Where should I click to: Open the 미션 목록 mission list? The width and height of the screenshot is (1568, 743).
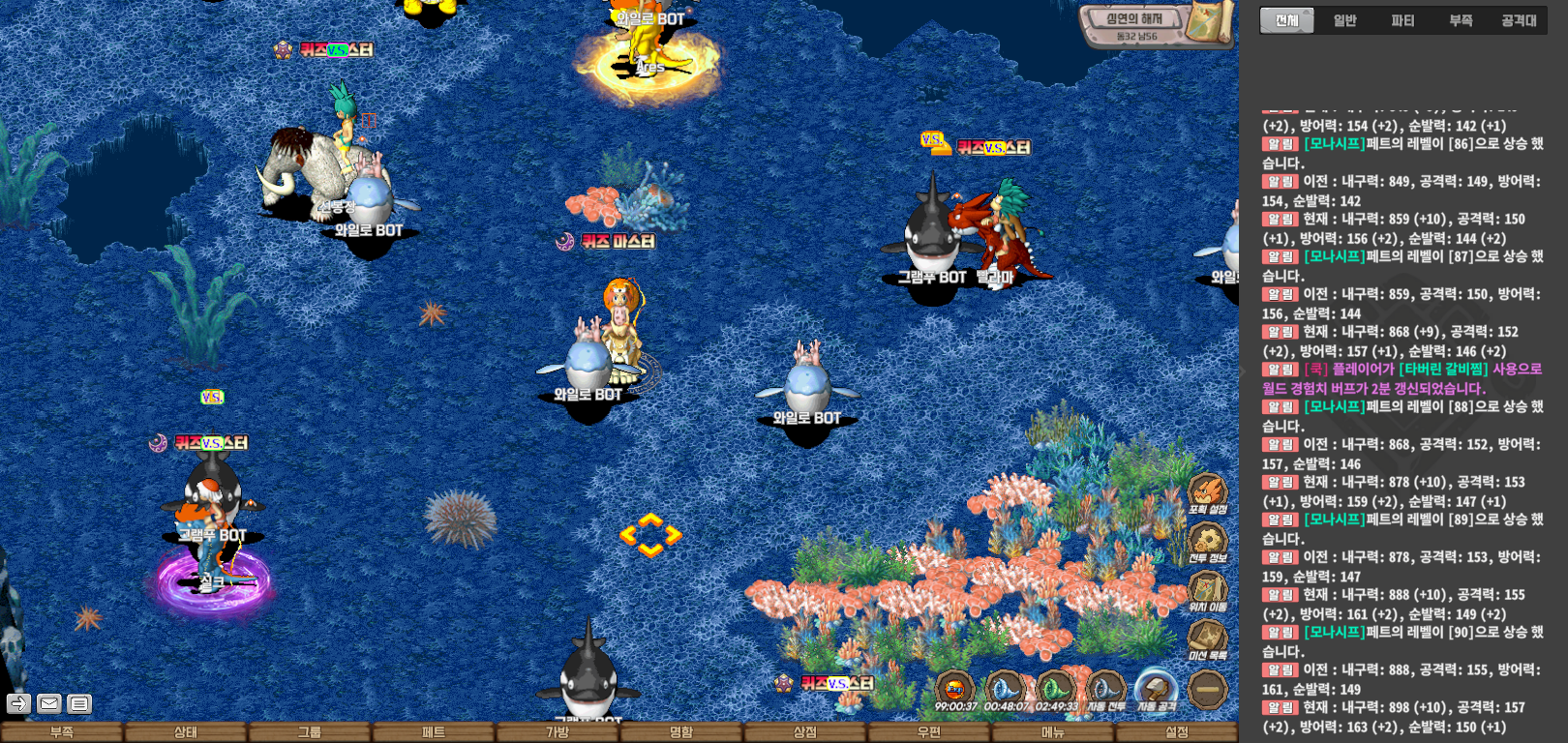pos(1207,639)
